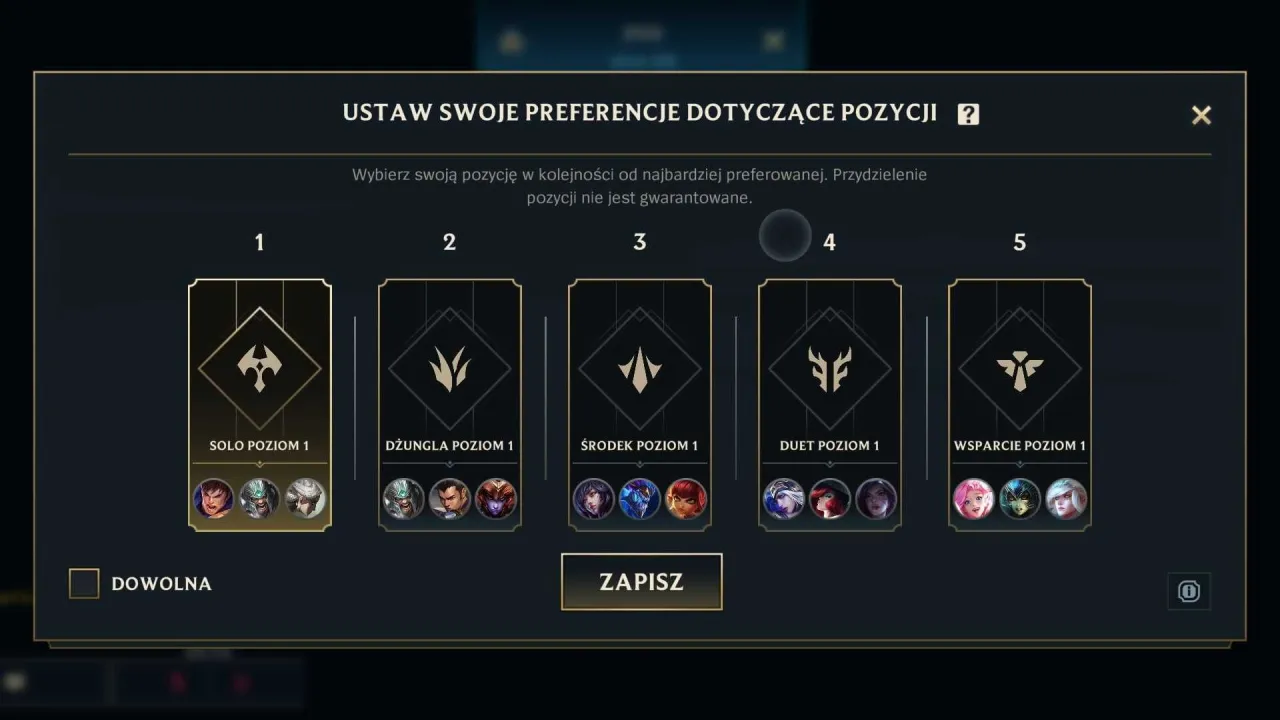Select the red-haired champion portrait under Środek

click(x=684, y=499)
